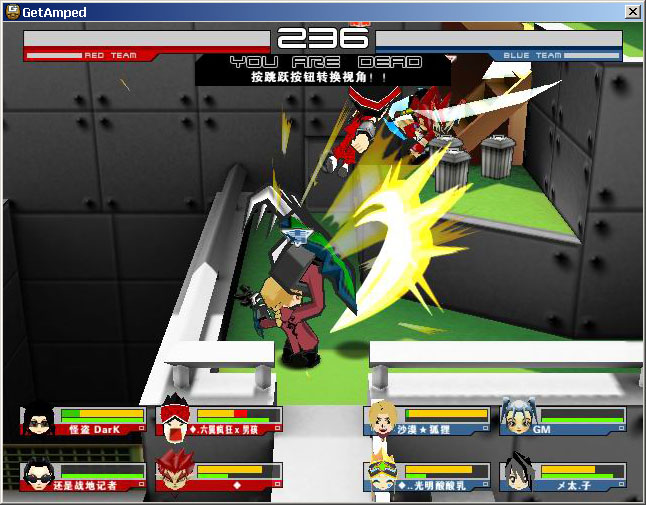Select the 还是战地记者 player panel
646x505 pixels.
point(83,476)
